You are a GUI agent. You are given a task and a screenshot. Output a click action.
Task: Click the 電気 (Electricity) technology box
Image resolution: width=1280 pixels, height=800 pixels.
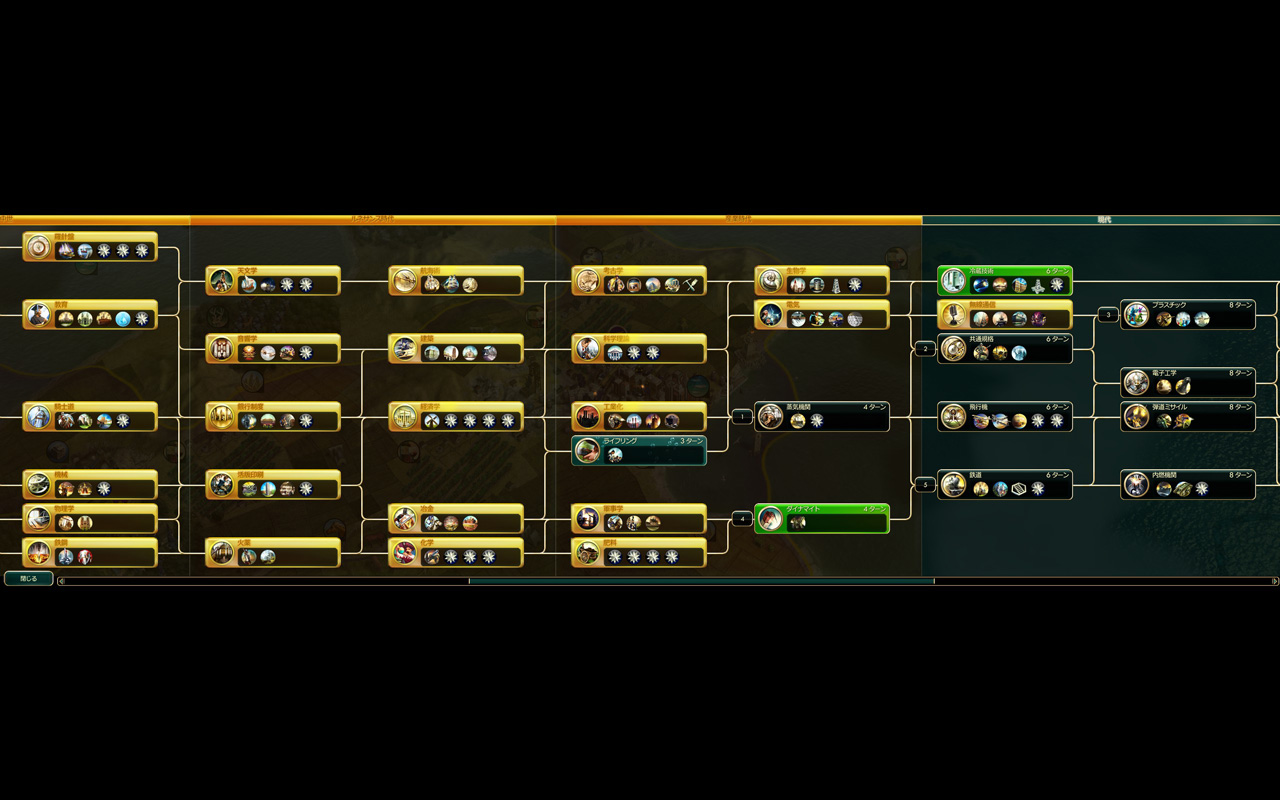[822, 315]
